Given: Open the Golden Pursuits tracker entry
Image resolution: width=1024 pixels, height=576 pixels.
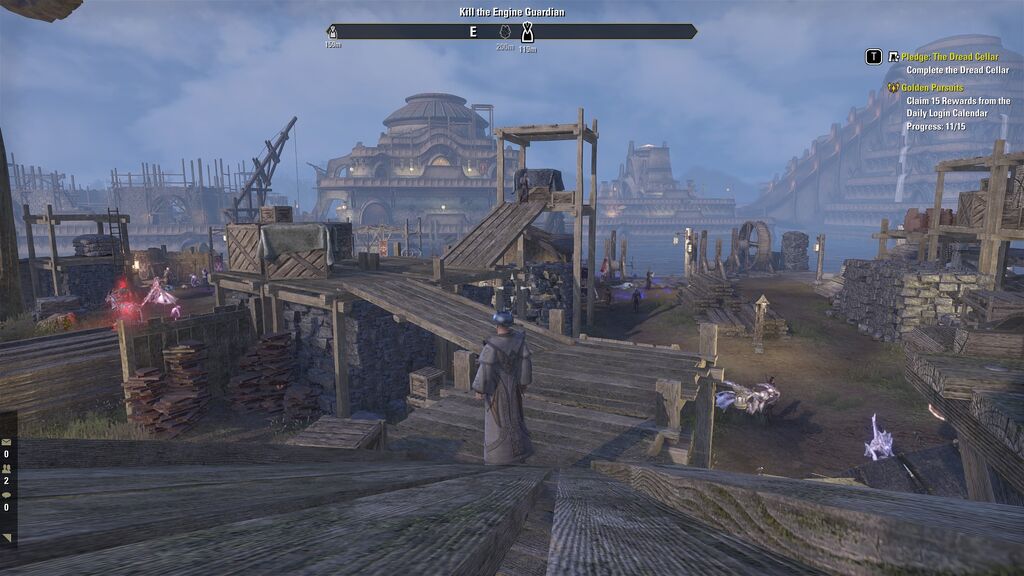Looking at the screenshot, I should click(932, 88).
